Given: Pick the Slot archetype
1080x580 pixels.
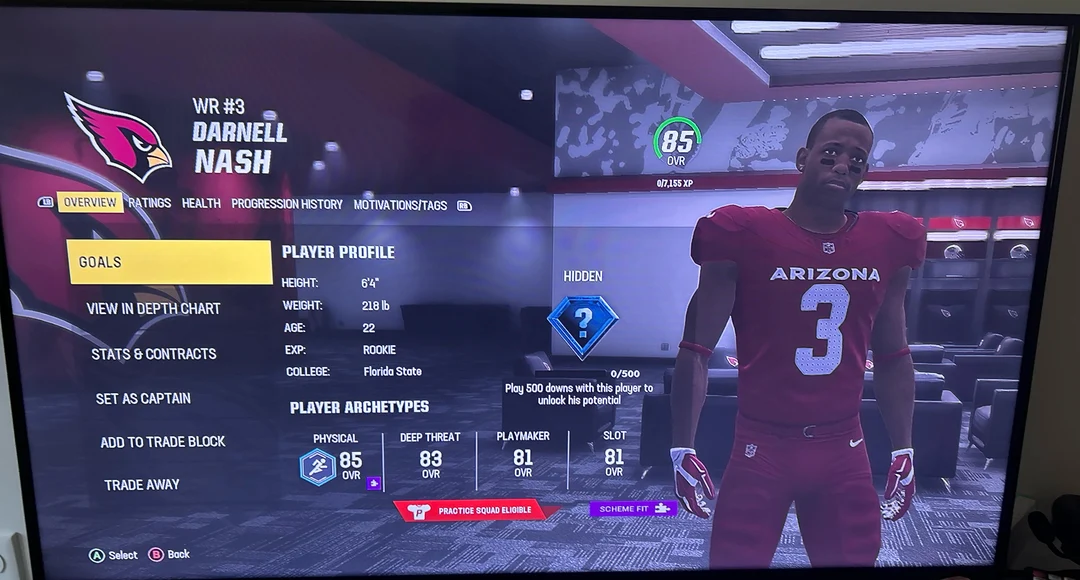Looking at the screenshot, I should pyautogui.click(x=614, y=459).
